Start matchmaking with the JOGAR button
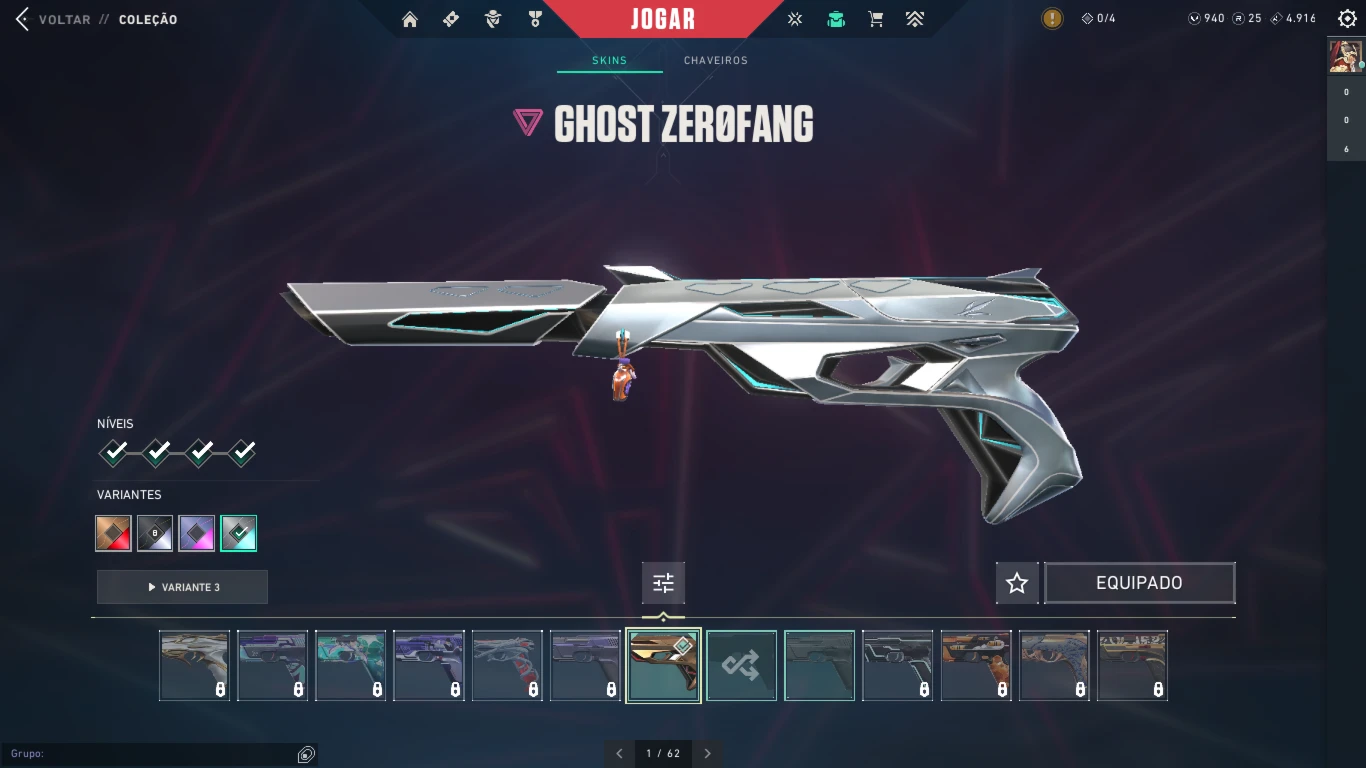 [663, 19]
